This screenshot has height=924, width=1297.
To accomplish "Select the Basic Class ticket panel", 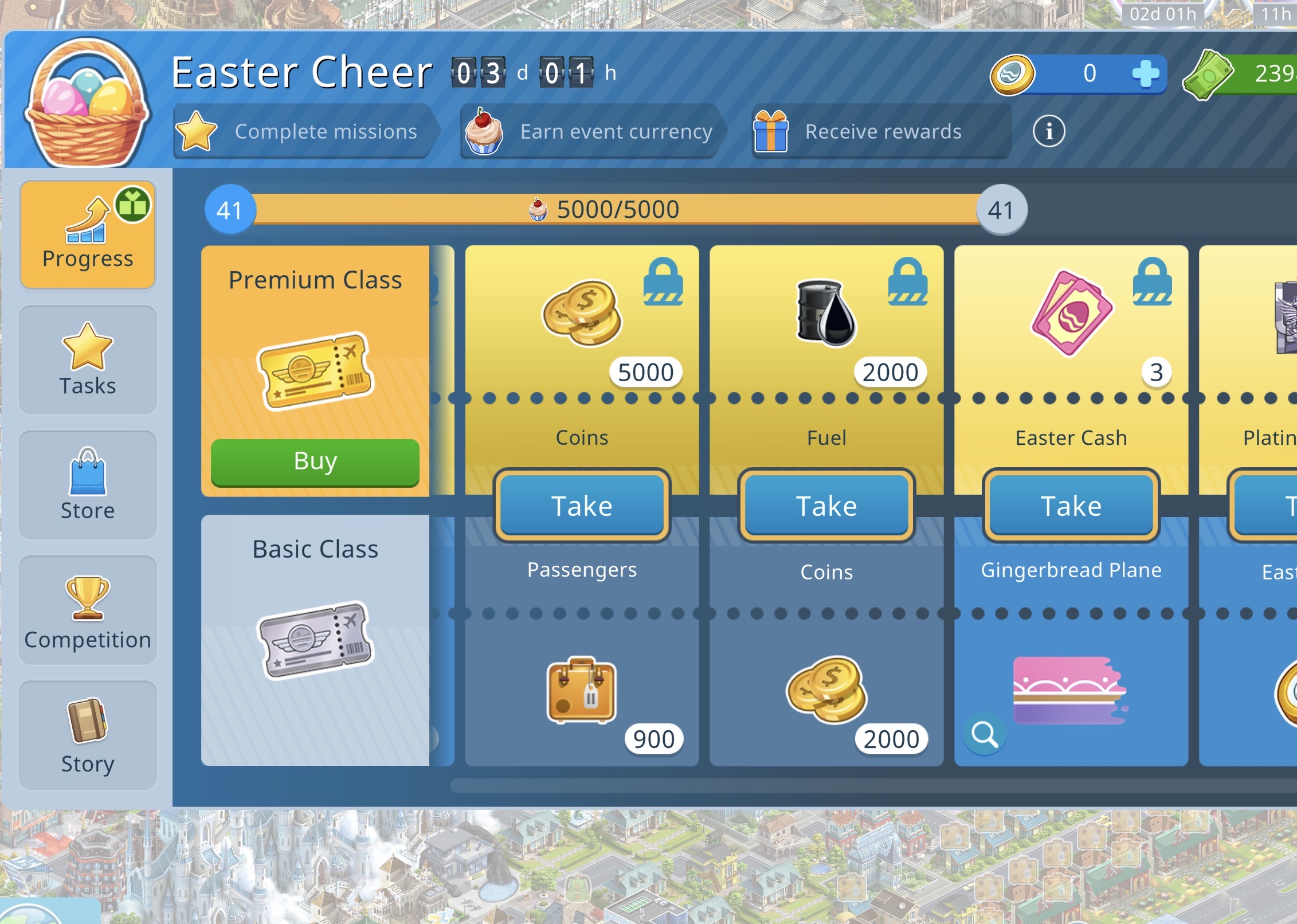I will coord(315,639).
